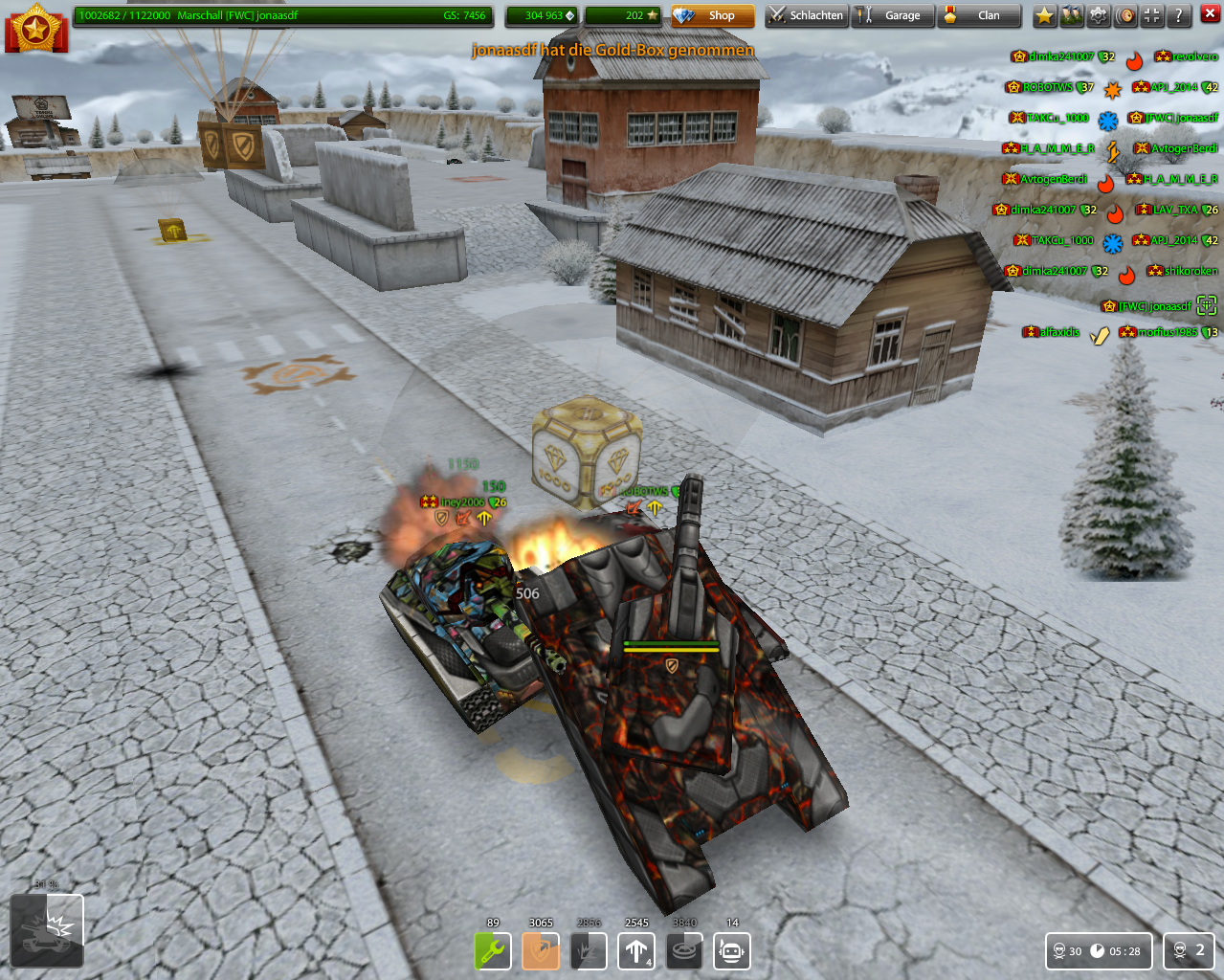Viewport: 1224px width, 980px height.
Task: Toggle sound with the speaker icon
Action: [1125, 15]
